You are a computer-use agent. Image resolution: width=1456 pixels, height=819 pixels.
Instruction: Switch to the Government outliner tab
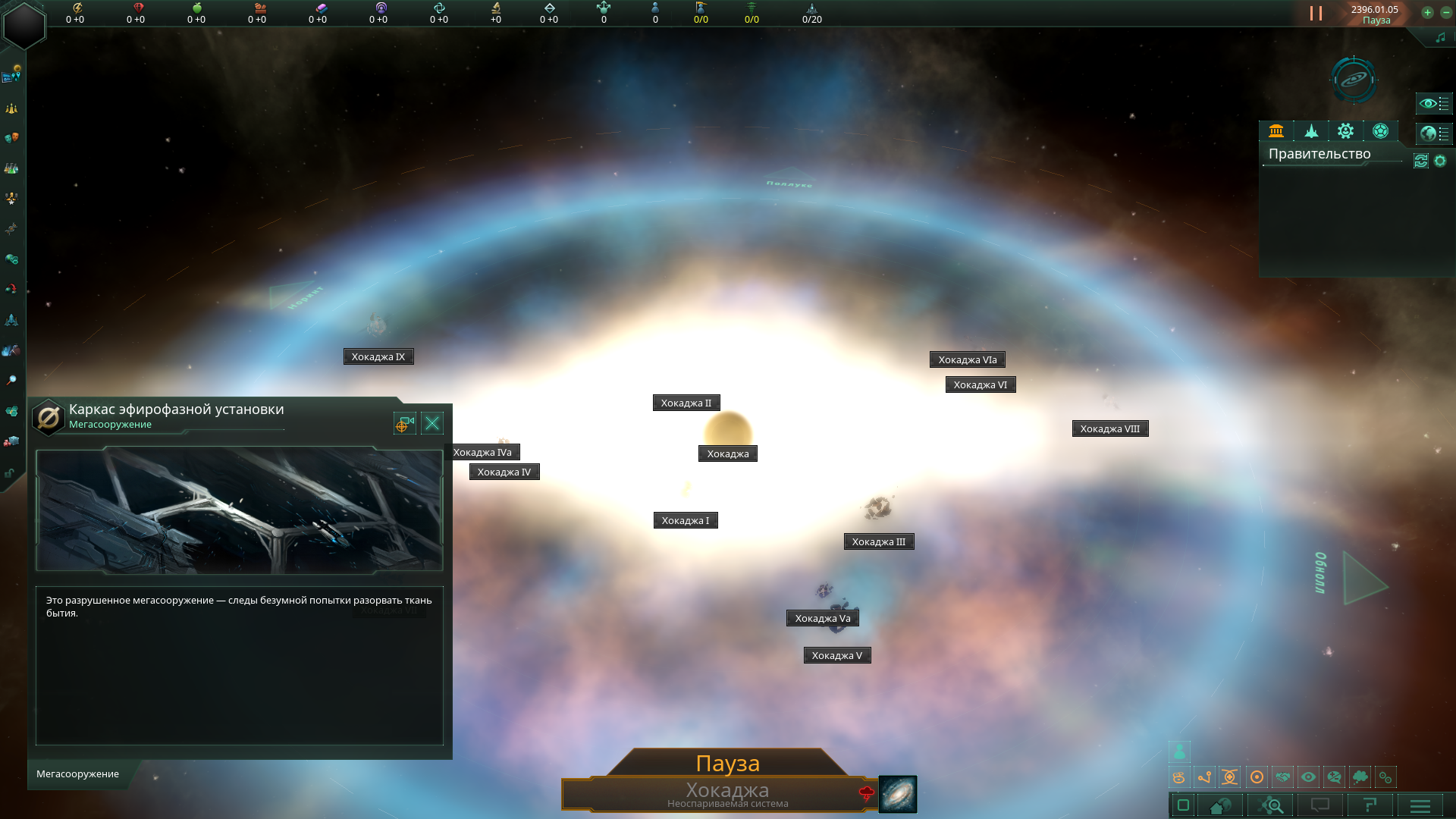click(1276, 131)
